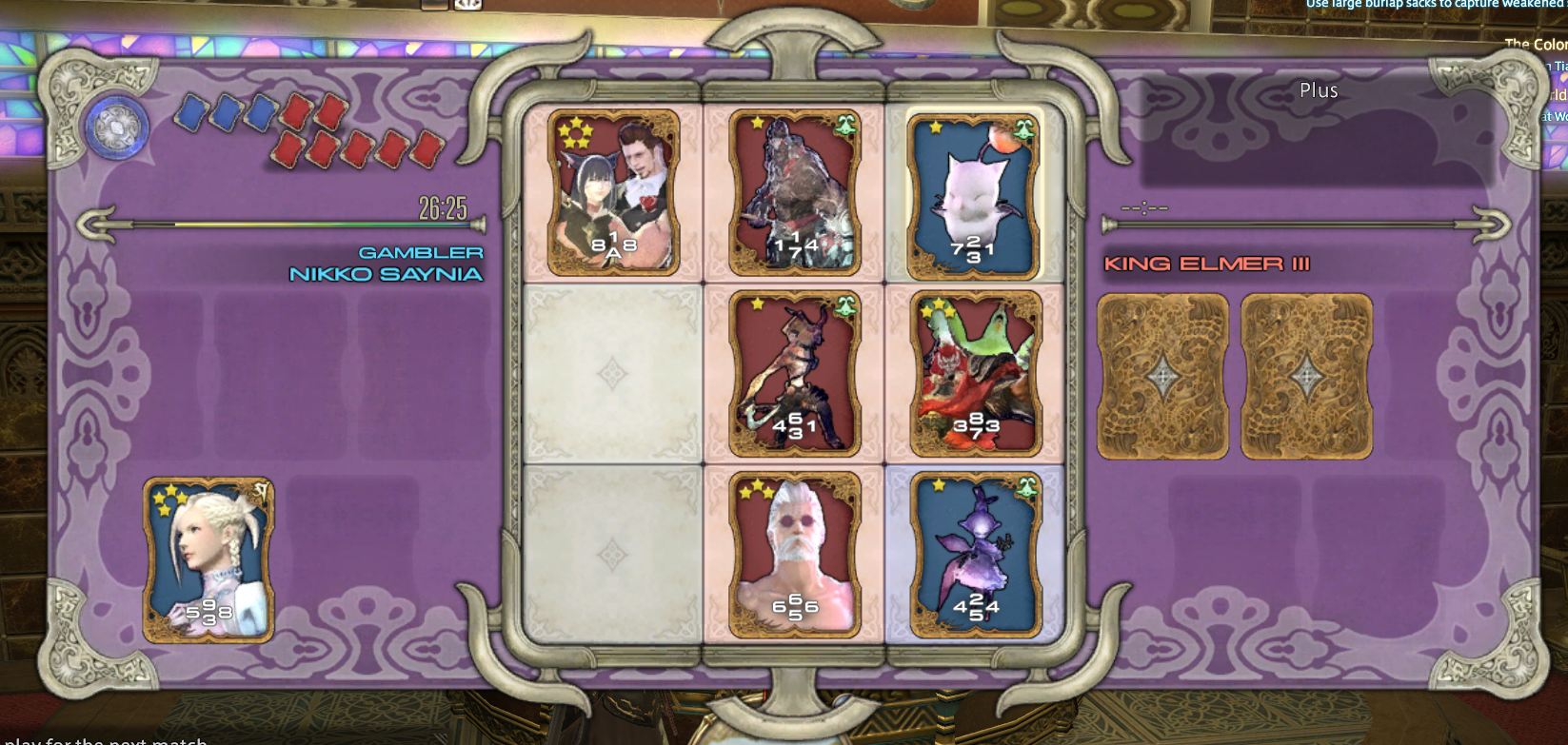
Task: Click the card with two characters
Action: (614, 192)
